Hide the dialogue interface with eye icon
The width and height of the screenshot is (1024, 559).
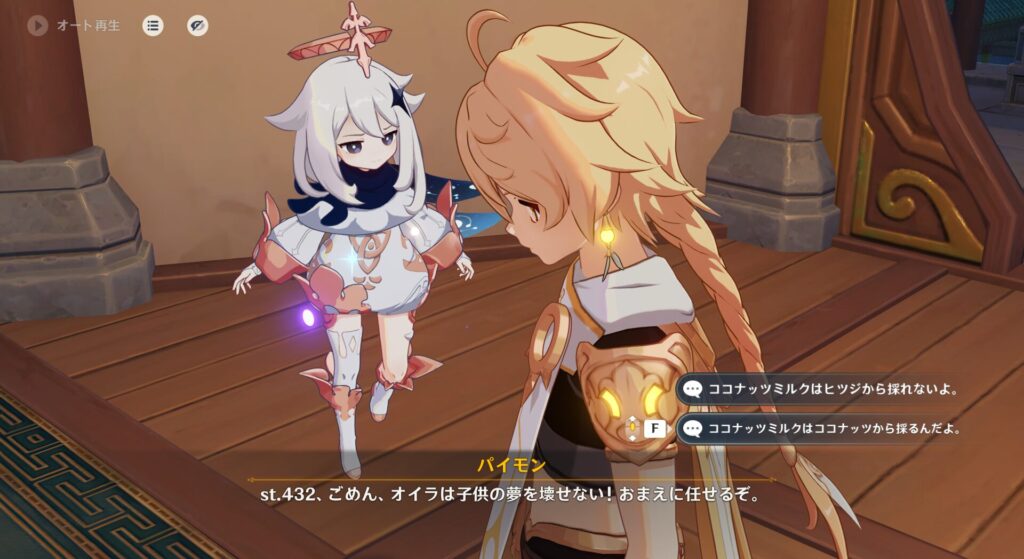pyautogui.click(x=198, y=26)
